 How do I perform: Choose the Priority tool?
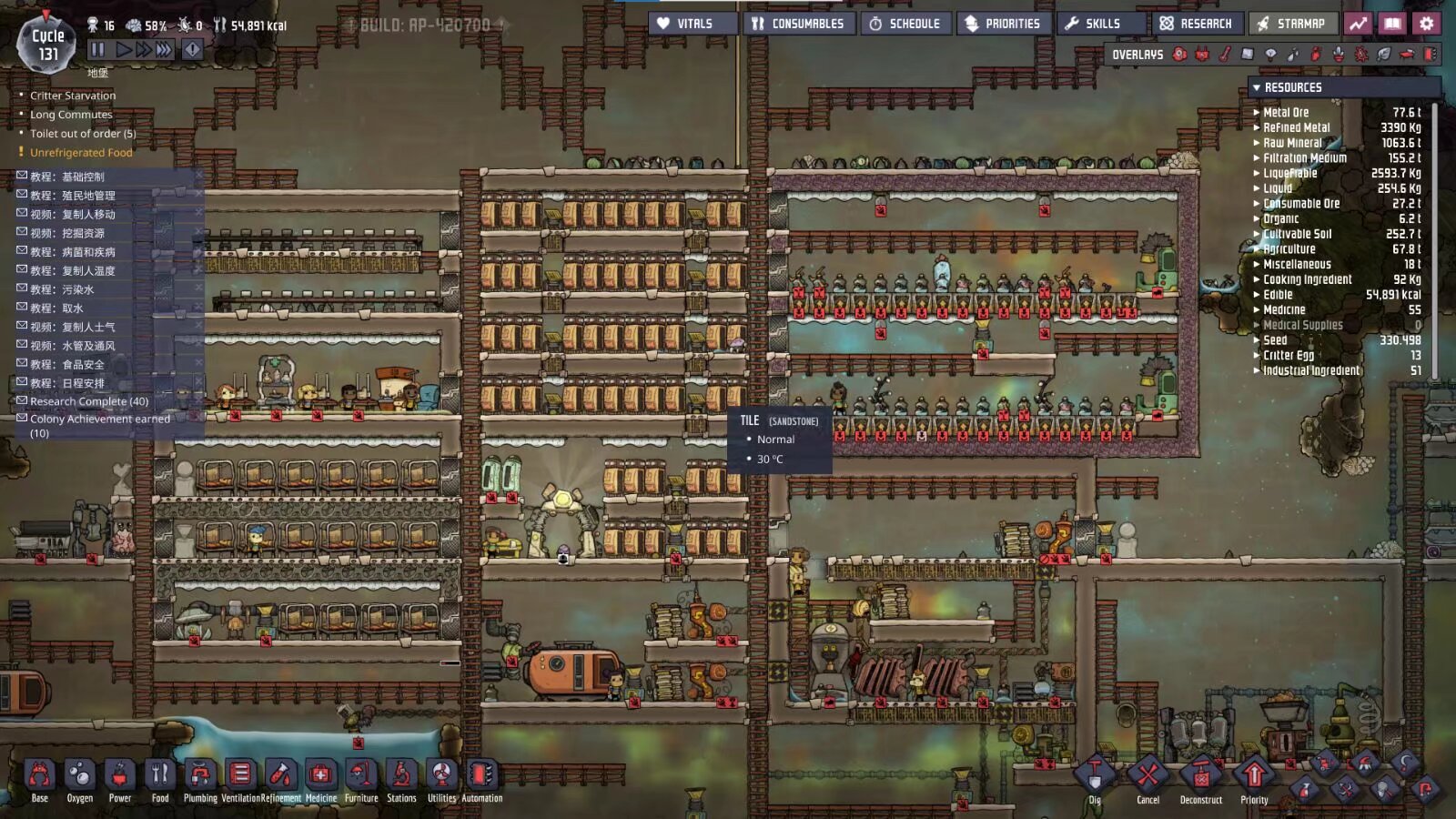point(1254,776)
